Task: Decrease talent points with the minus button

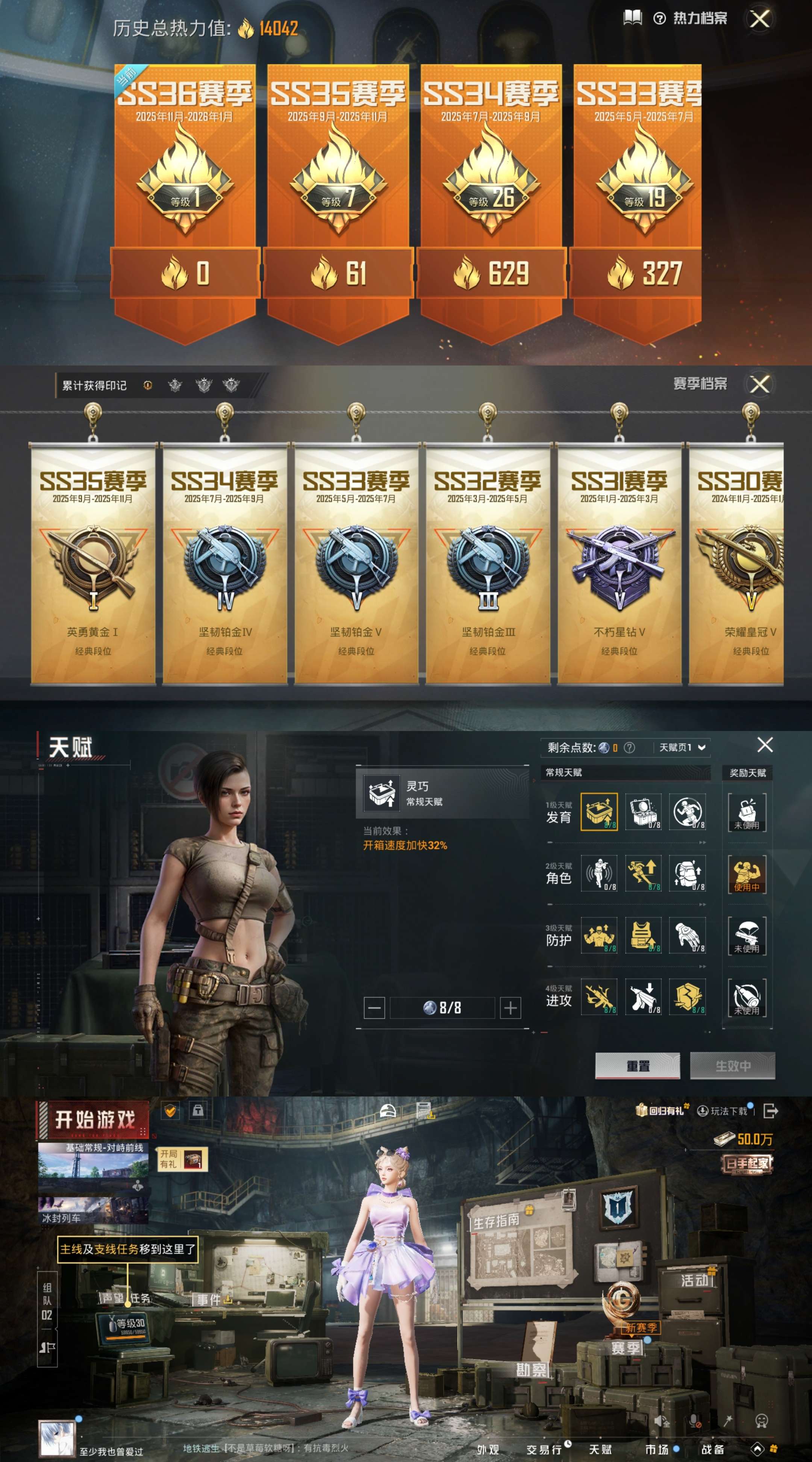Action: pos(374,1008)
